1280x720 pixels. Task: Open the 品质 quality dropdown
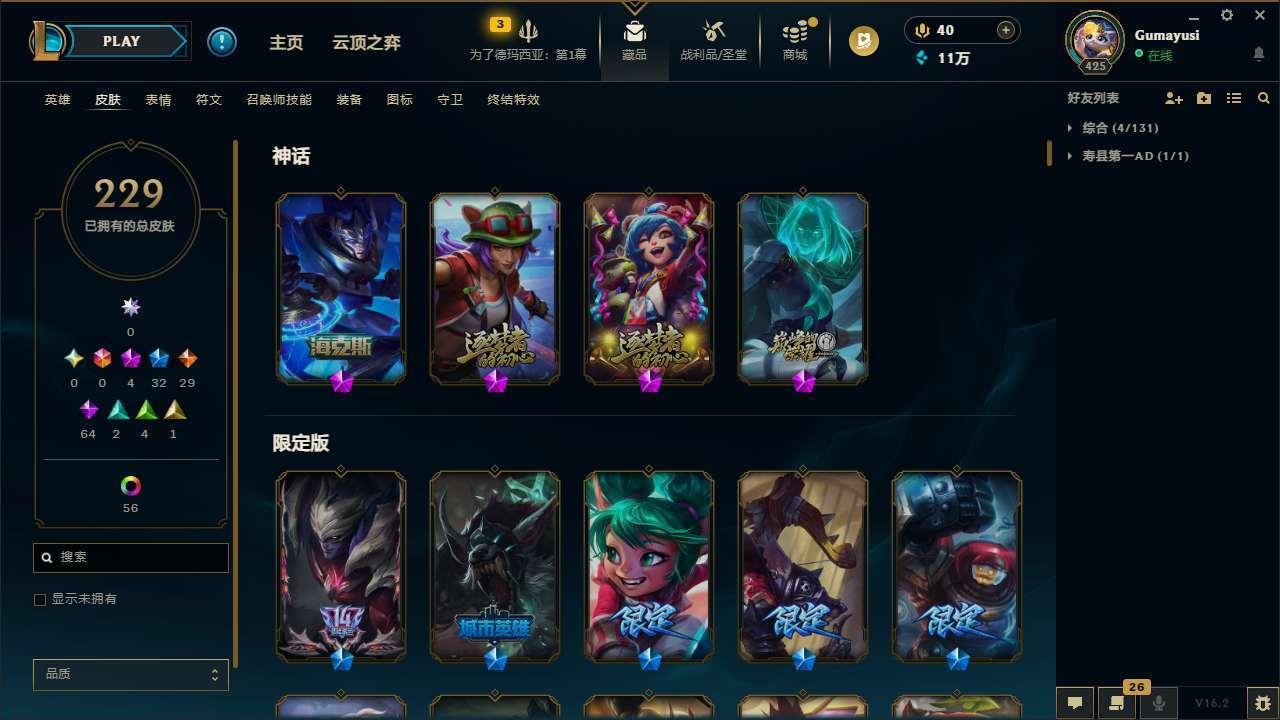pyautogui.click(x=130, y=674)
